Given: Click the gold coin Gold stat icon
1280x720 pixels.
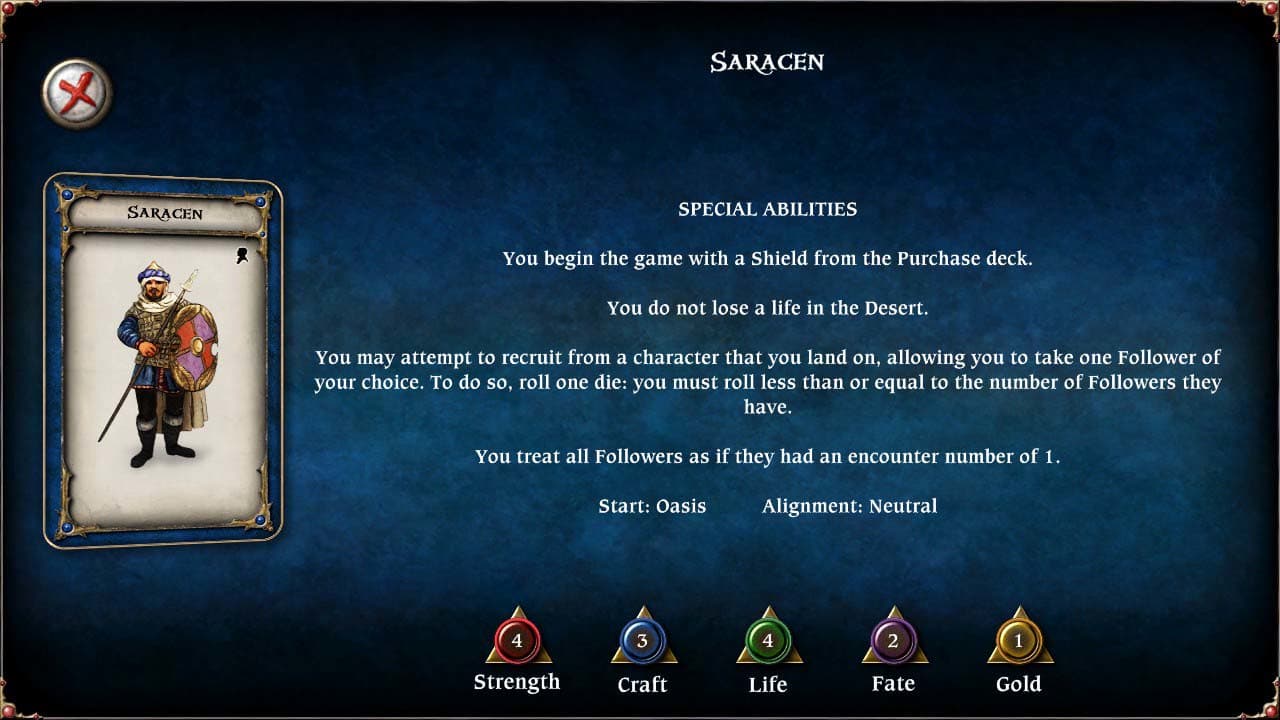Looking at the screenshot, I should click(1018, 642).
